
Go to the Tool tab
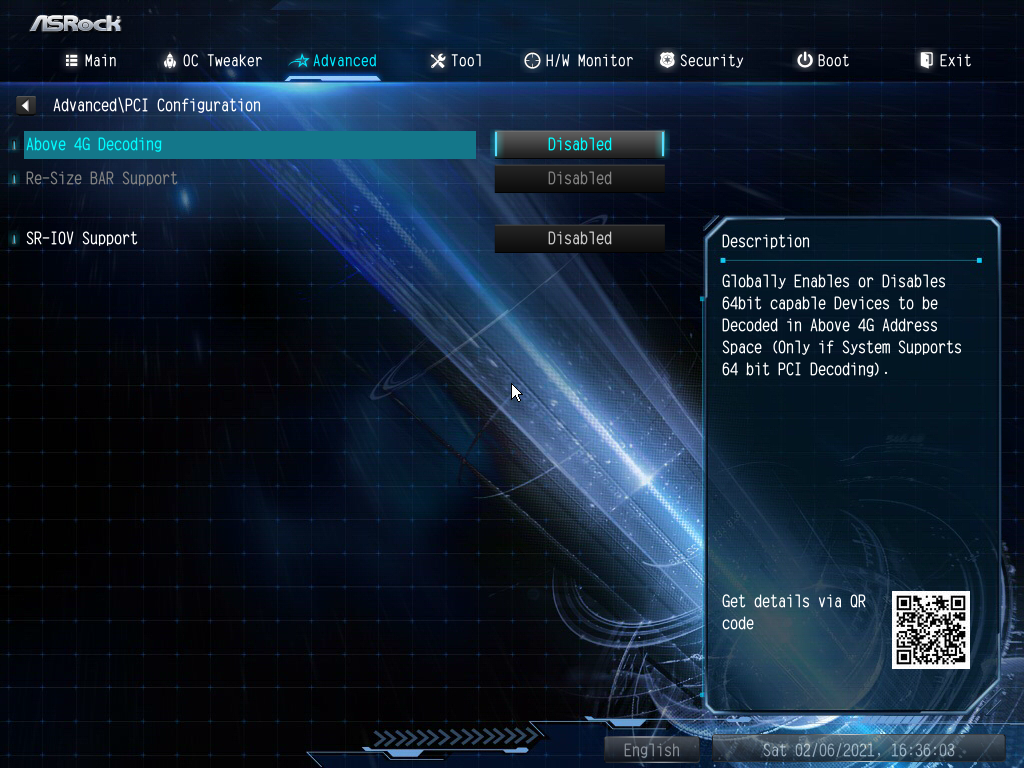456,61
